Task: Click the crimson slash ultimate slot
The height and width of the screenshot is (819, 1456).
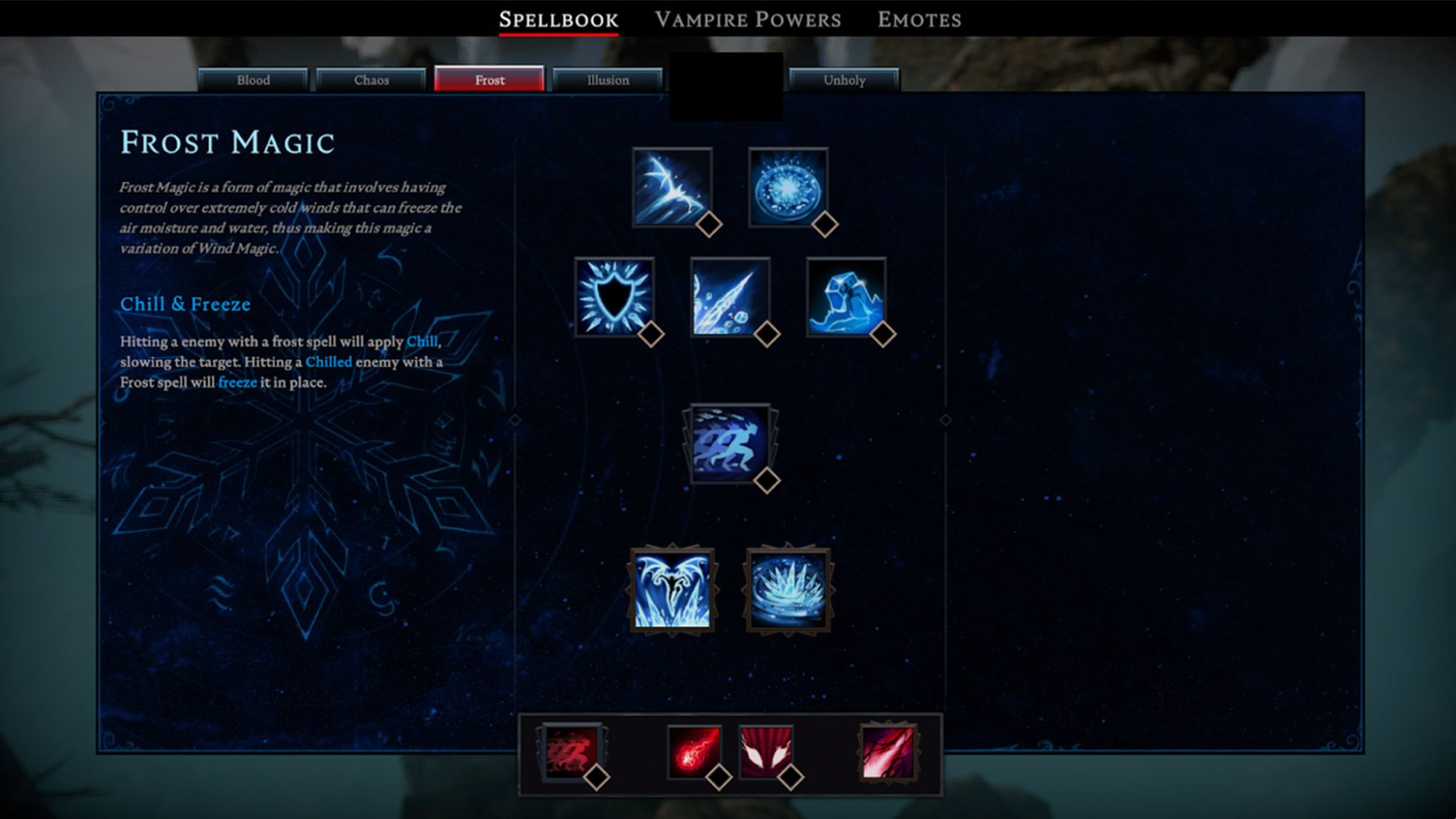Action: coord(888,752)
